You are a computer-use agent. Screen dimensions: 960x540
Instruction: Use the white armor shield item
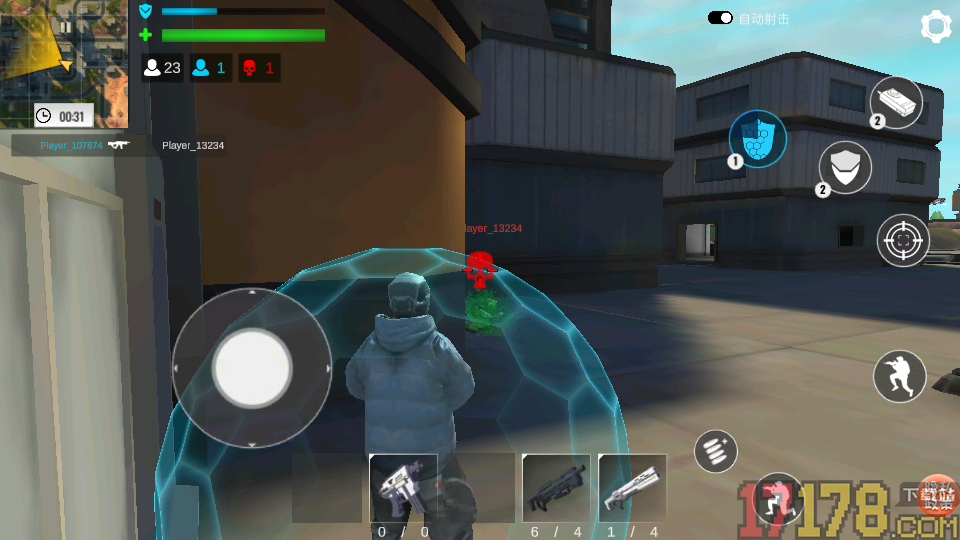coord(846,166)
